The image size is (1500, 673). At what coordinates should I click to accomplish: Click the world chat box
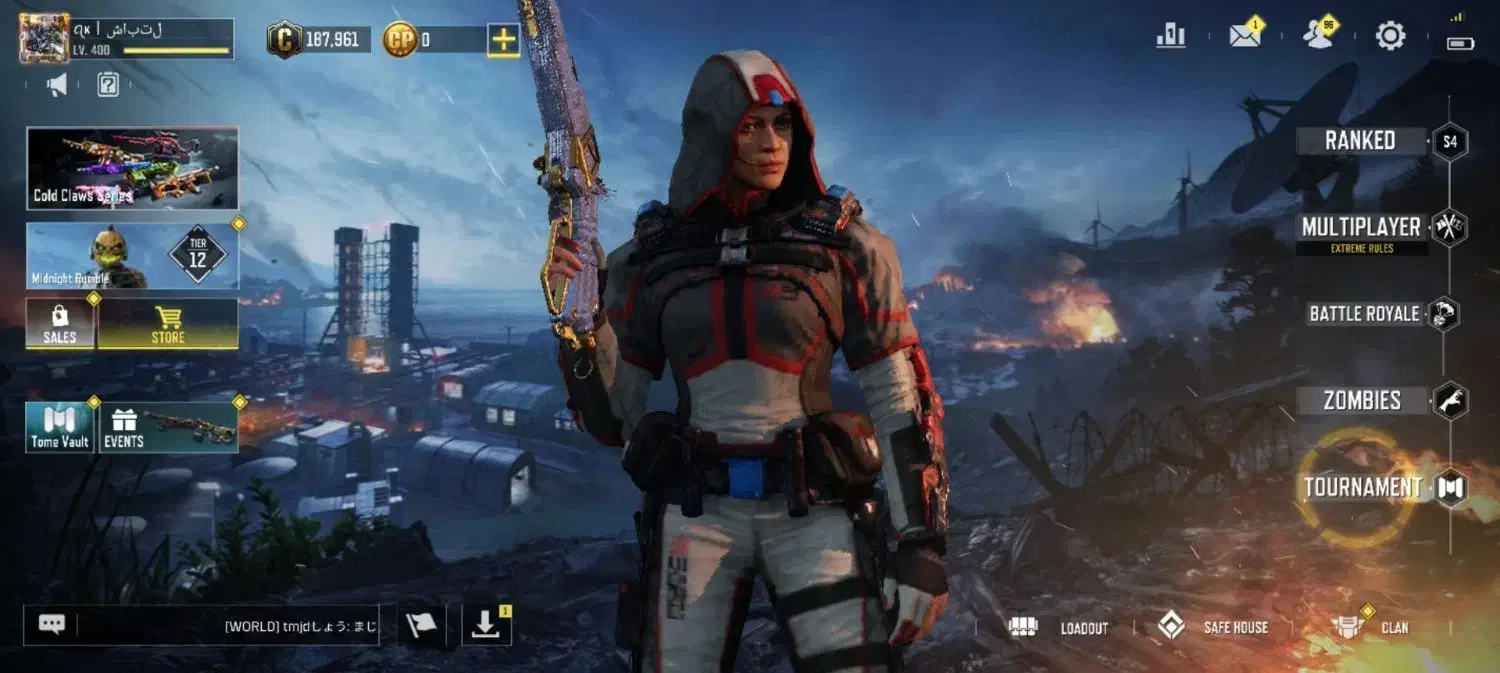tap(228, 626)
